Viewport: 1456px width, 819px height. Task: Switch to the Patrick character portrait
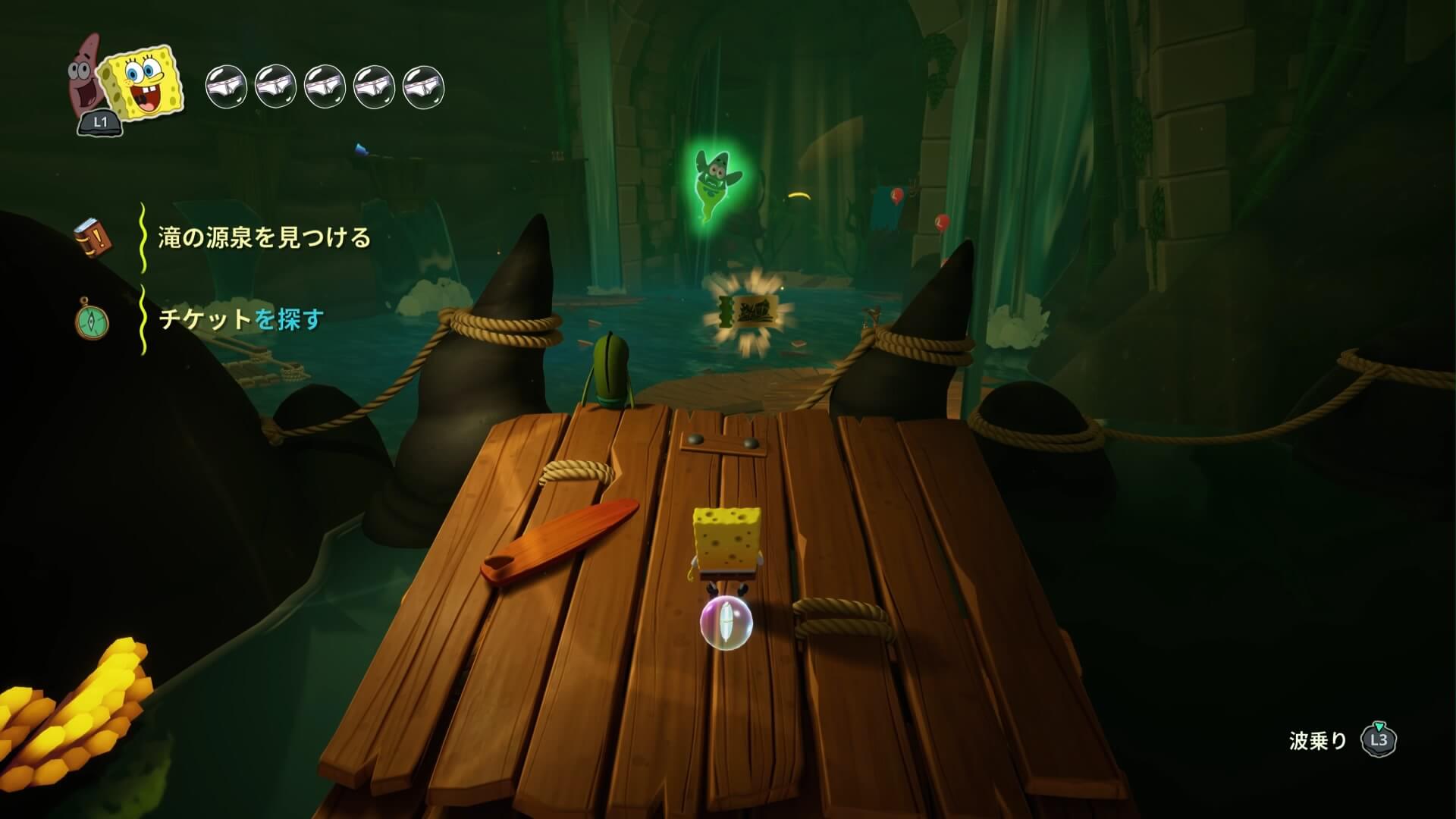(x=85, y=77)
